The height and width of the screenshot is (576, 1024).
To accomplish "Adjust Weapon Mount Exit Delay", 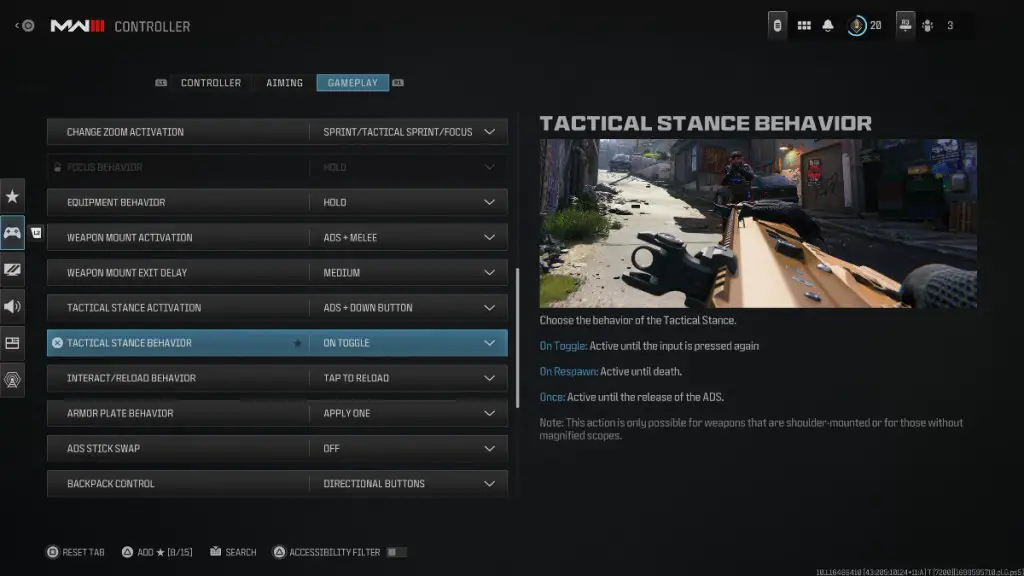I will pos(408,272).
